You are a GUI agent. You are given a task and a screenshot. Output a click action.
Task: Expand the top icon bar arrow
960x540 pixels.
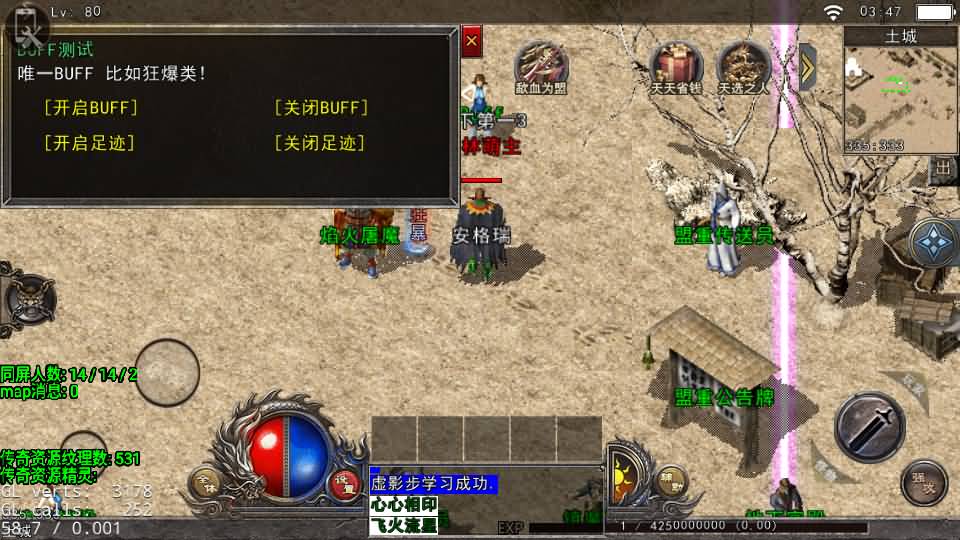coord(808,66)
